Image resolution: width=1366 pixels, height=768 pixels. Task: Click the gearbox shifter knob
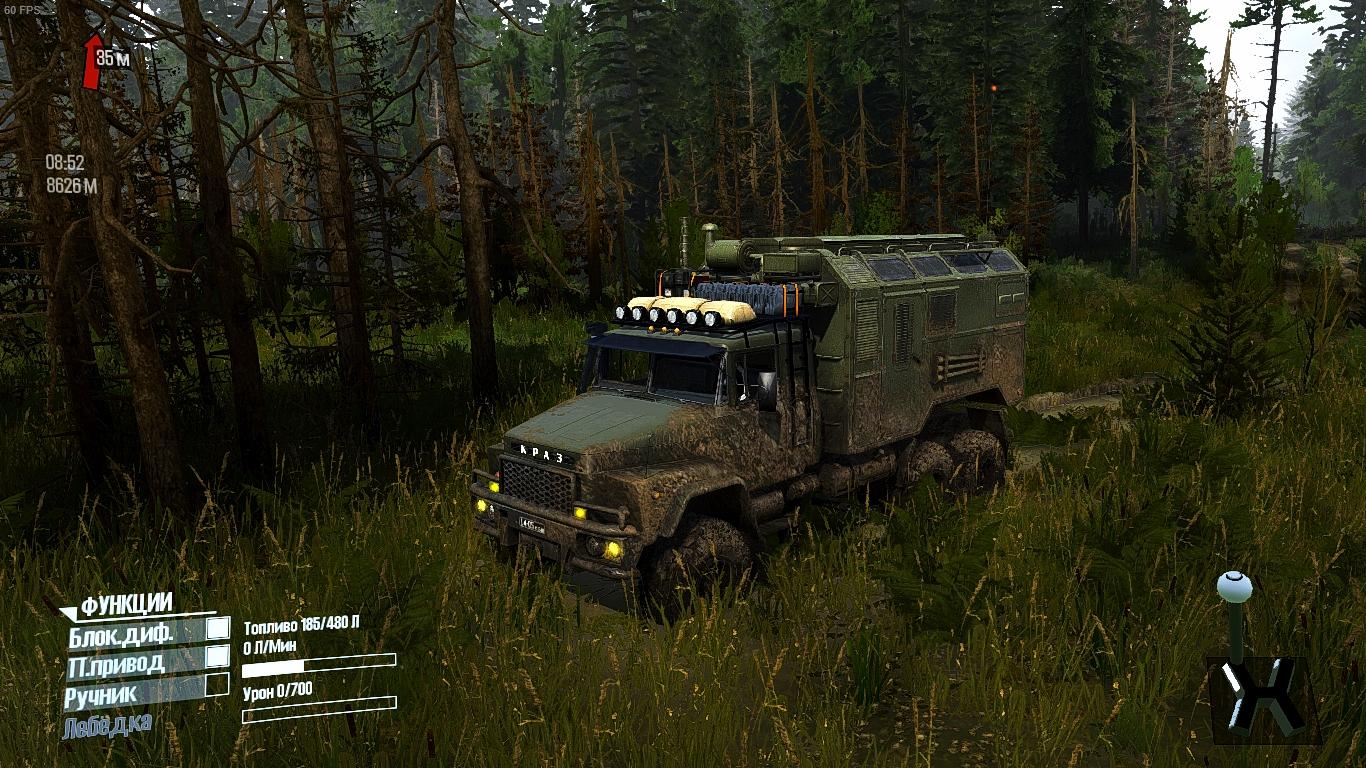[x=1234, y=585]
